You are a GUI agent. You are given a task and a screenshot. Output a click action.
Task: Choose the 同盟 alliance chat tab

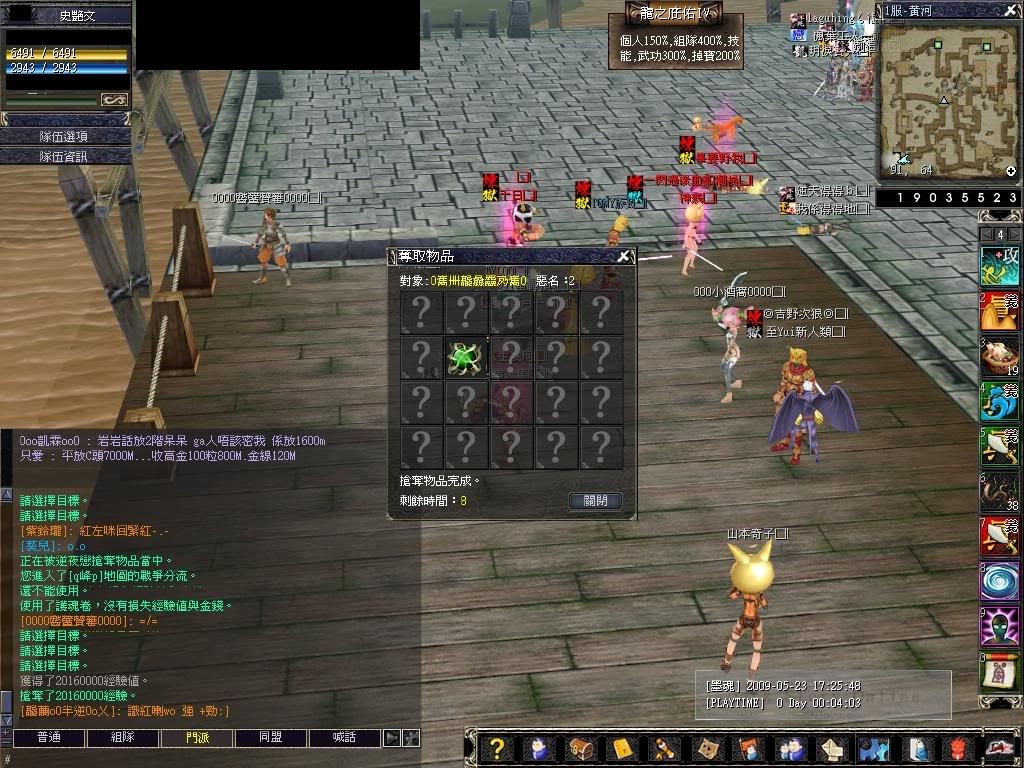(271, 738)
